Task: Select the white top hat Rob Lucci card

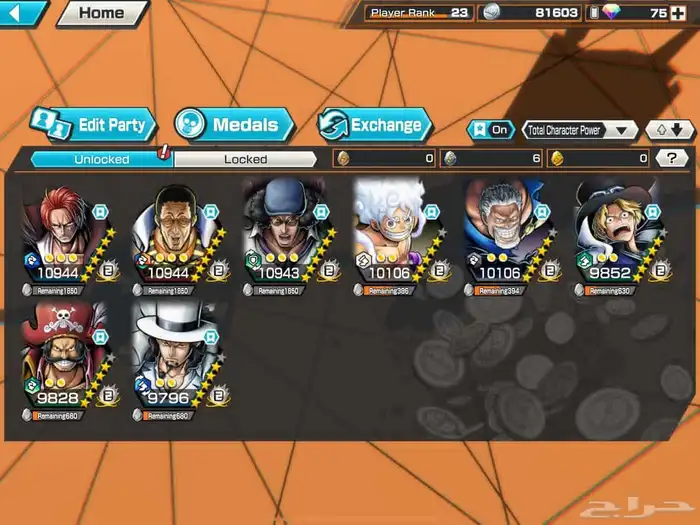Action: [180, 357]
